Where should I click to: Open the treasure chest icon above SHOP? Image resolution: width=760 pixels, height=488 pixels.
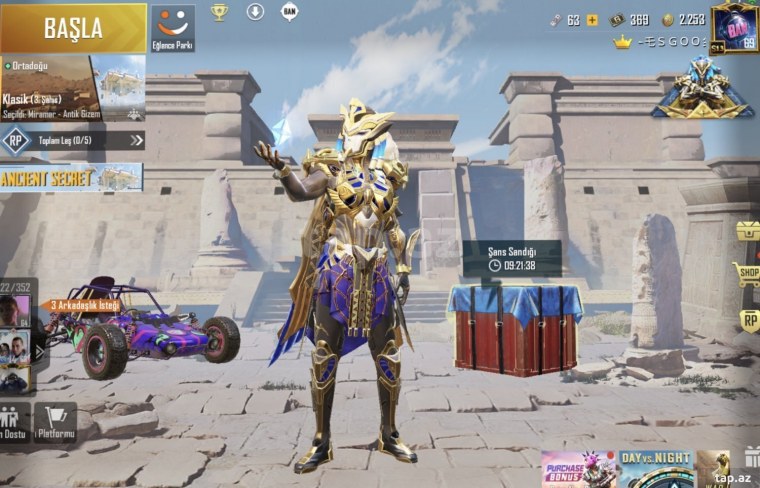[x=747, y=231]
